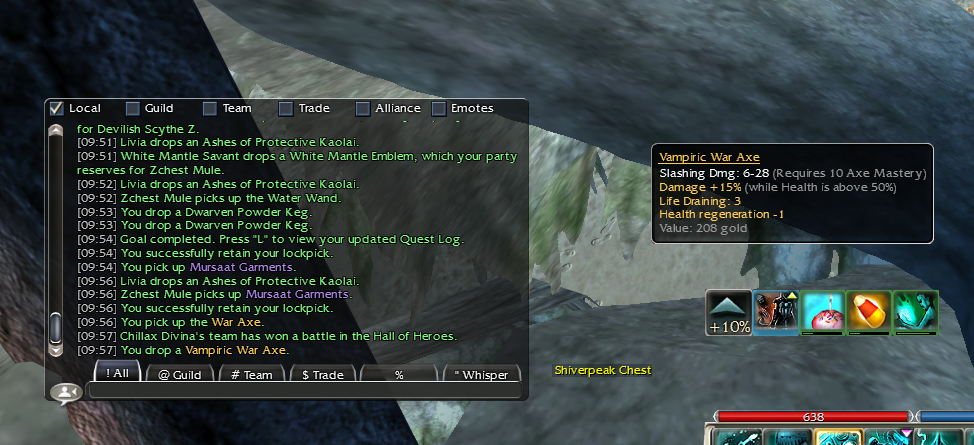
Task: Click the birthday cupcake effect icon
Action: coord(822,311)
